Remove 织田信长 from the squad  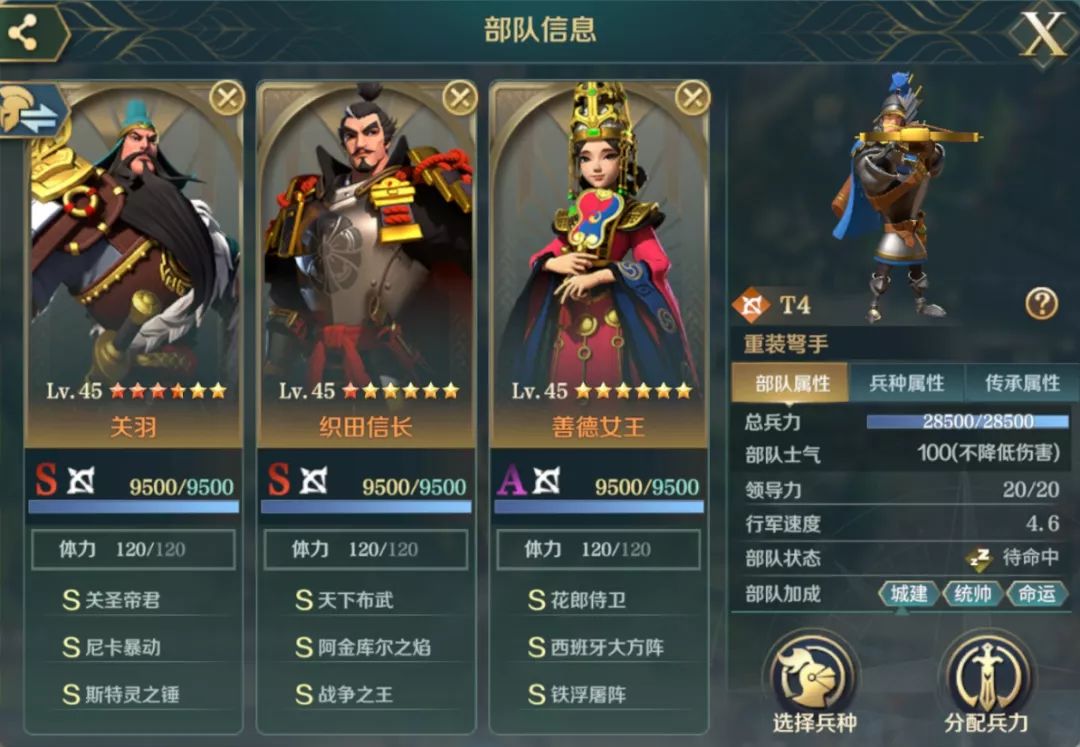tap(459, 98)
